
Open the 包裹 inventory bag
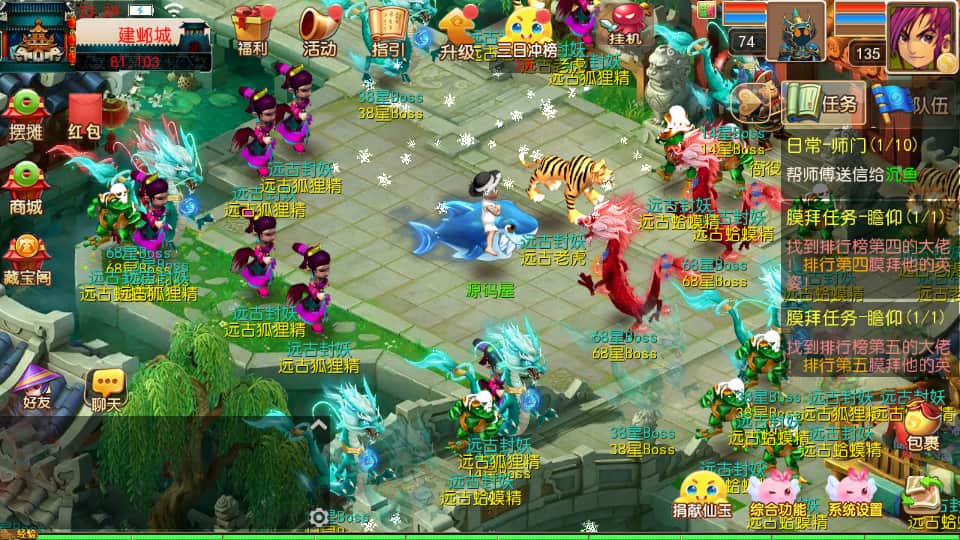coord(922,429)
